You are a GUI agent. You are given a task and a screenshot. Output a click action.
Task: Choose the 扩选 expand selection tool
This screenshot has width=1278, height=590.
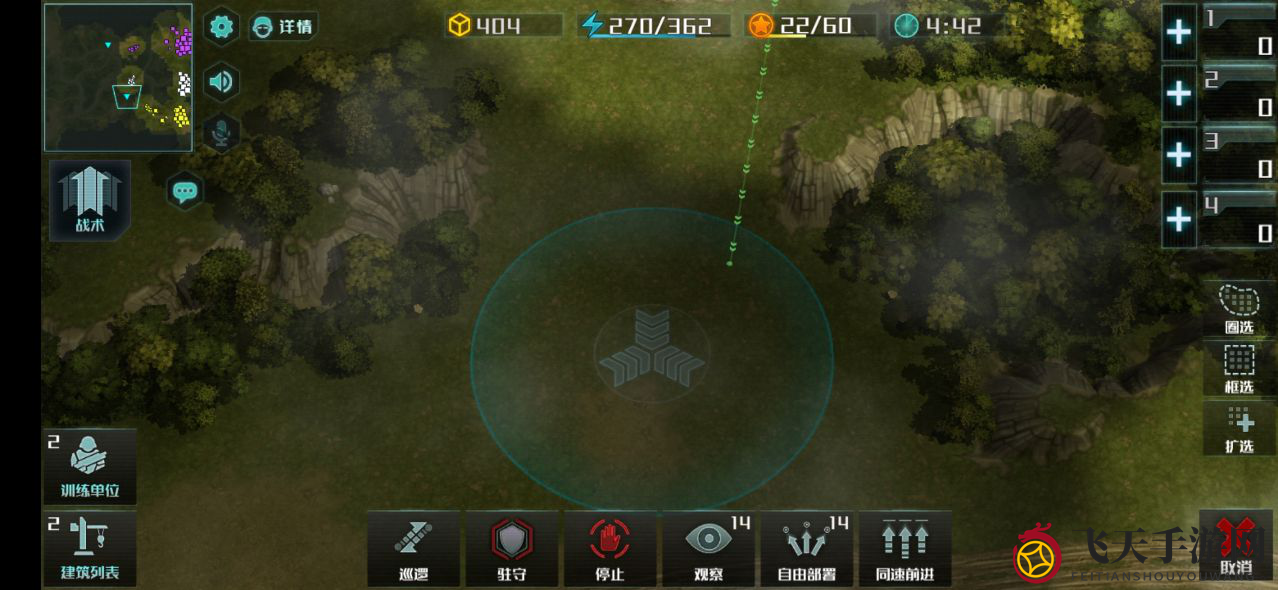[x=1239, y=428]
